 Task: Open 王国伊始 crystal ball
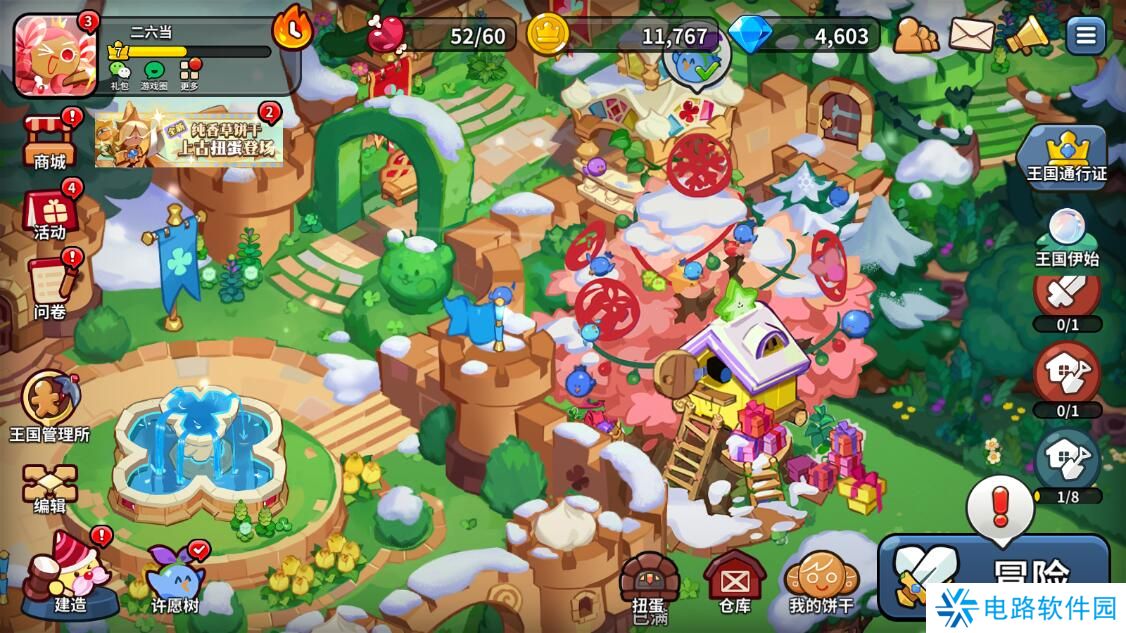click(1067, 240)
